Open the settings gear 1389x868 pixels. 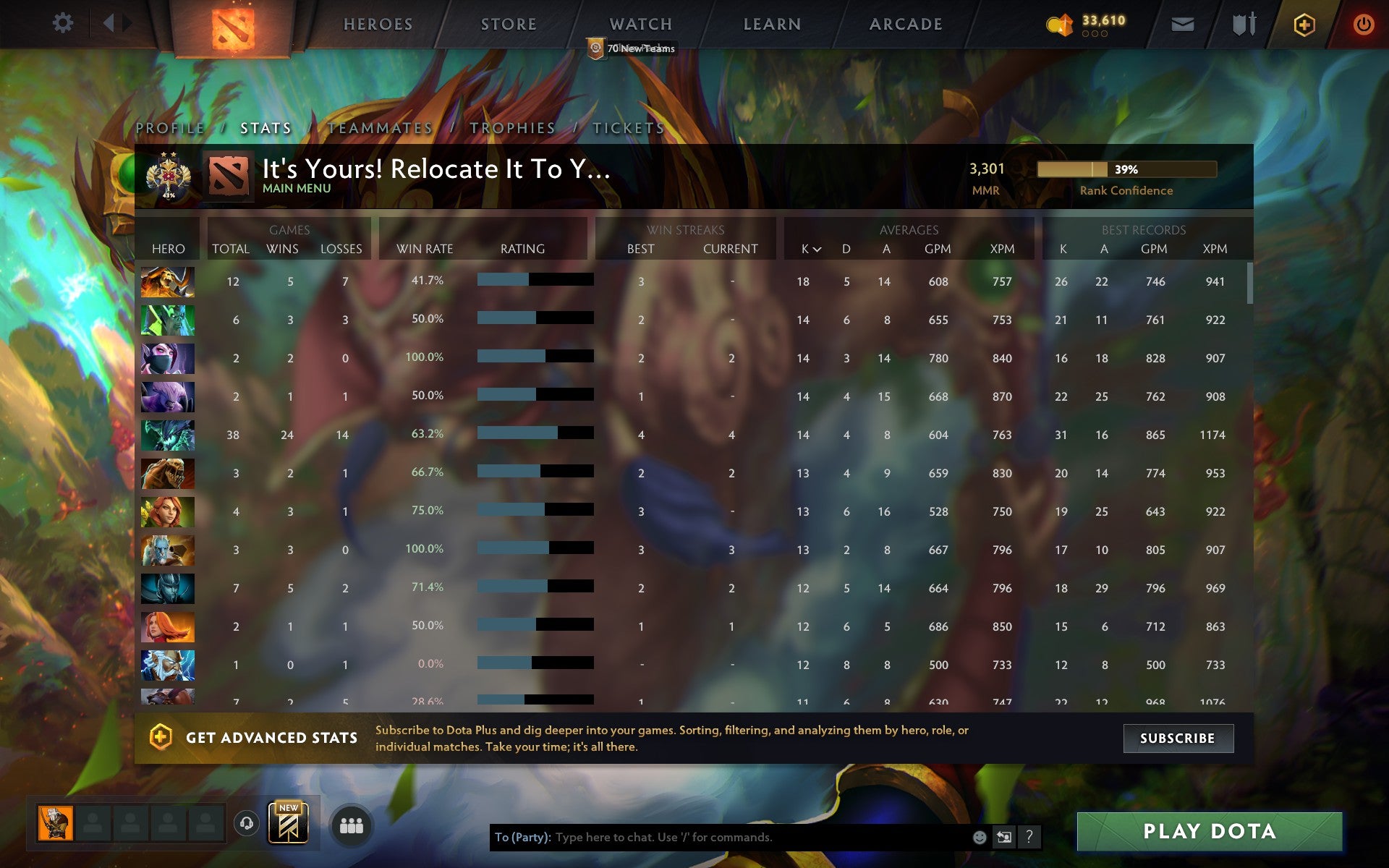(64, 22)
